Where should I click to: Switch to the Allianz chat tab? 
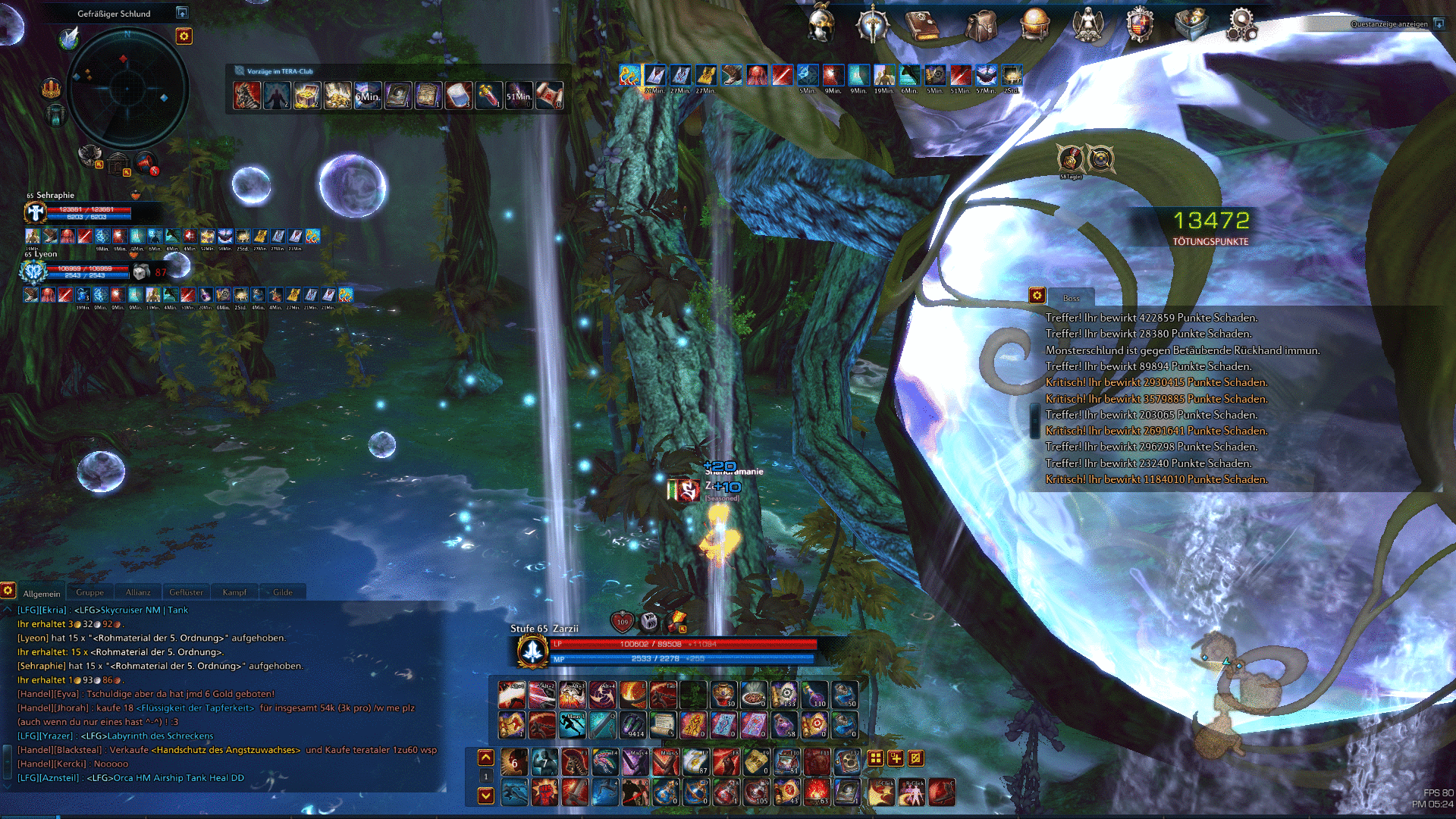pyautogui.click(x=138, y=592)
